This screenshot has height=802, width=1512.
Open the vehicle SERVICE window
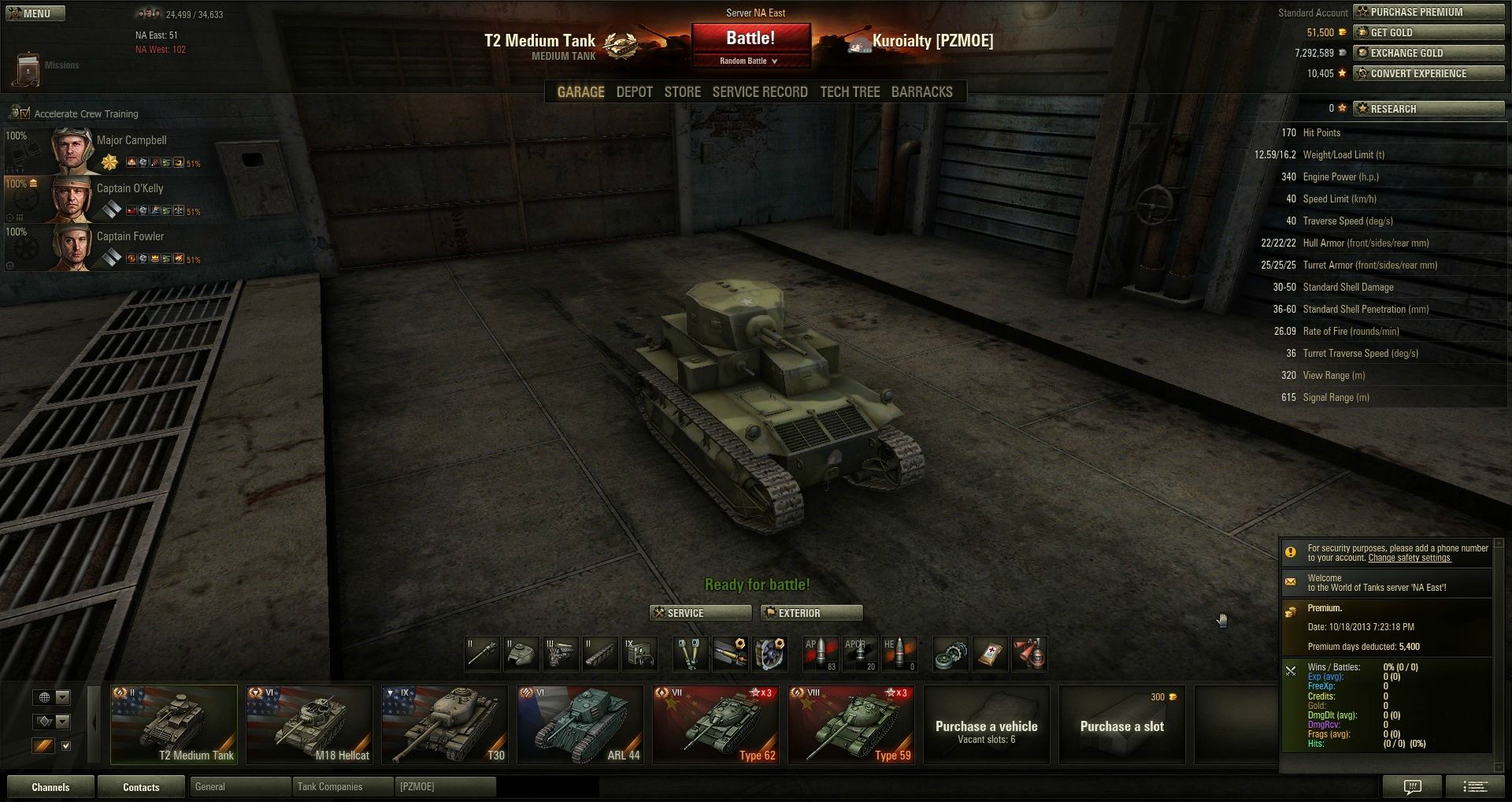coord(700,613)
